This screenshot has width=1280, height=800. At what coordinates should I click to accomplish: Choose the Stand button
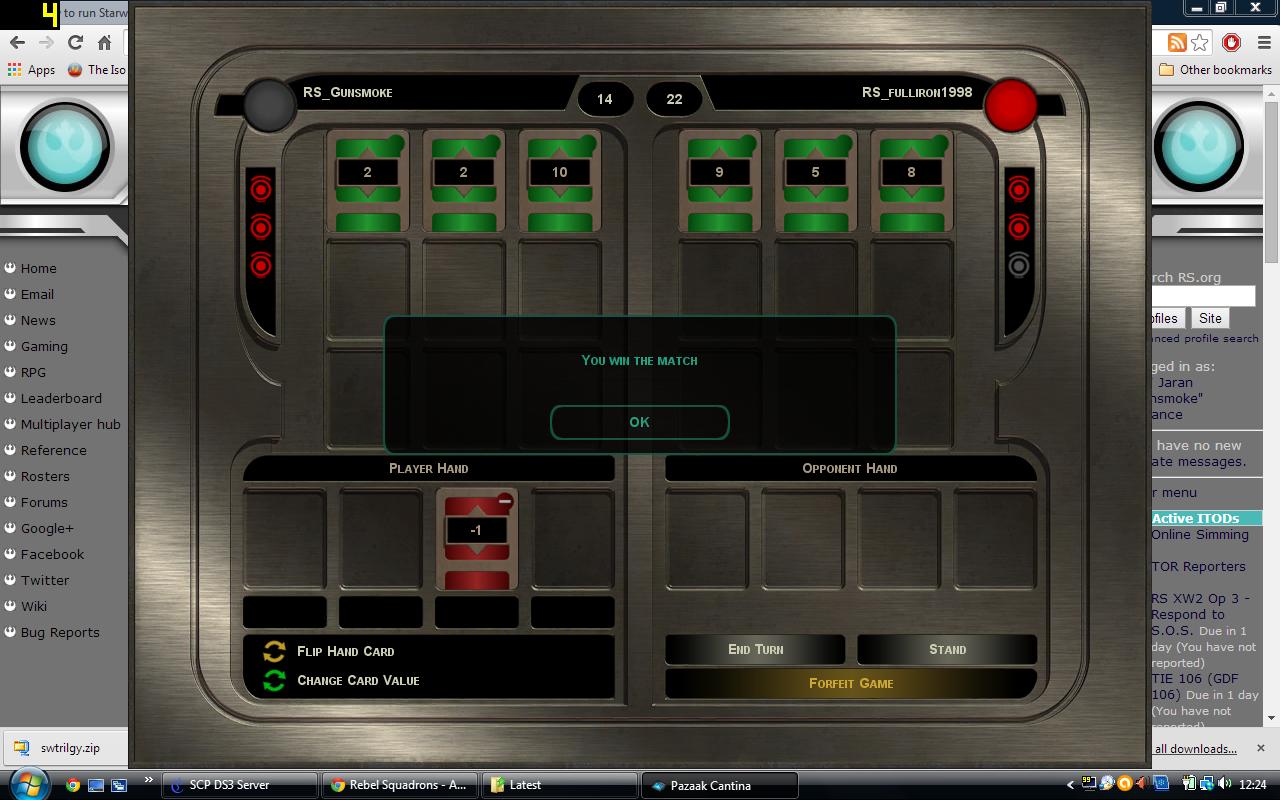click(946, 649)
